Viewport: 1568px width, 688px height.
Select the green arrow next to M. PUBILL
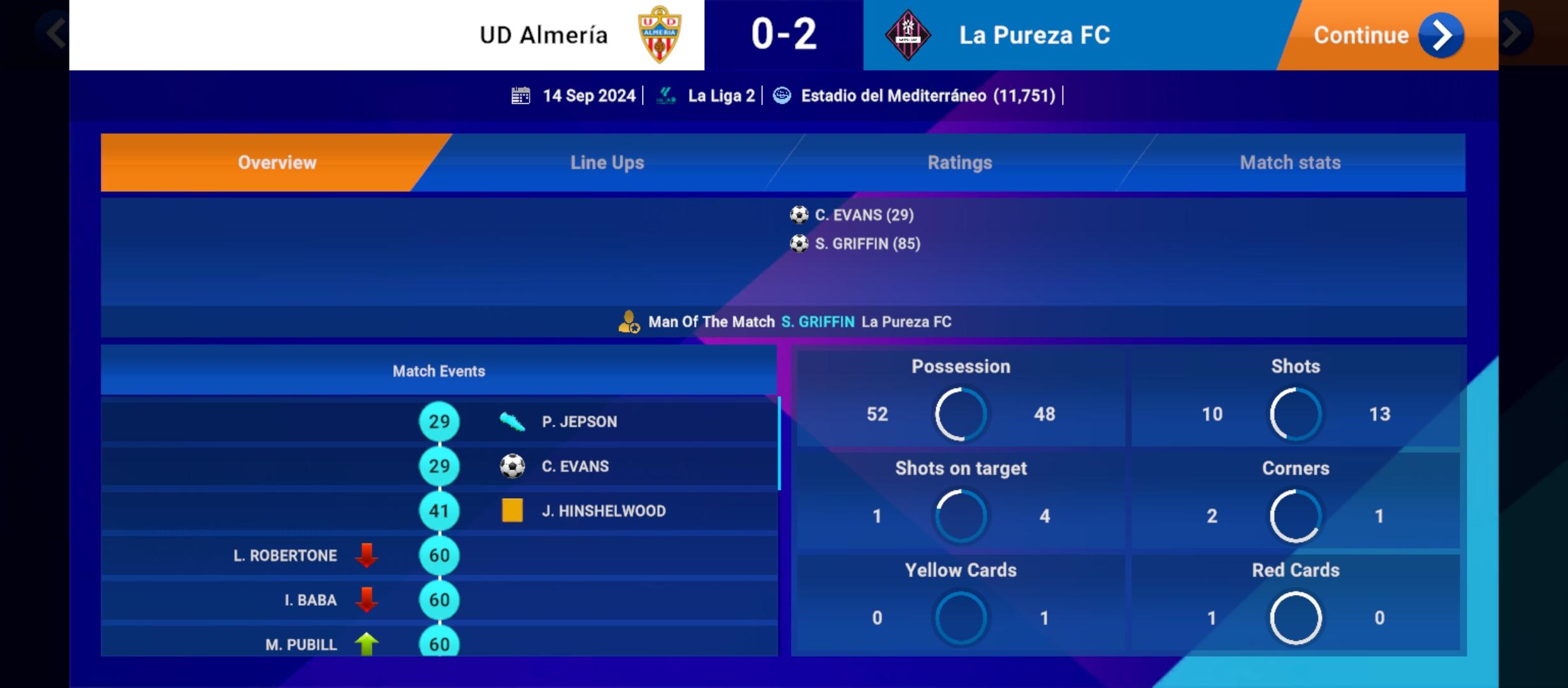pos(367,644)
